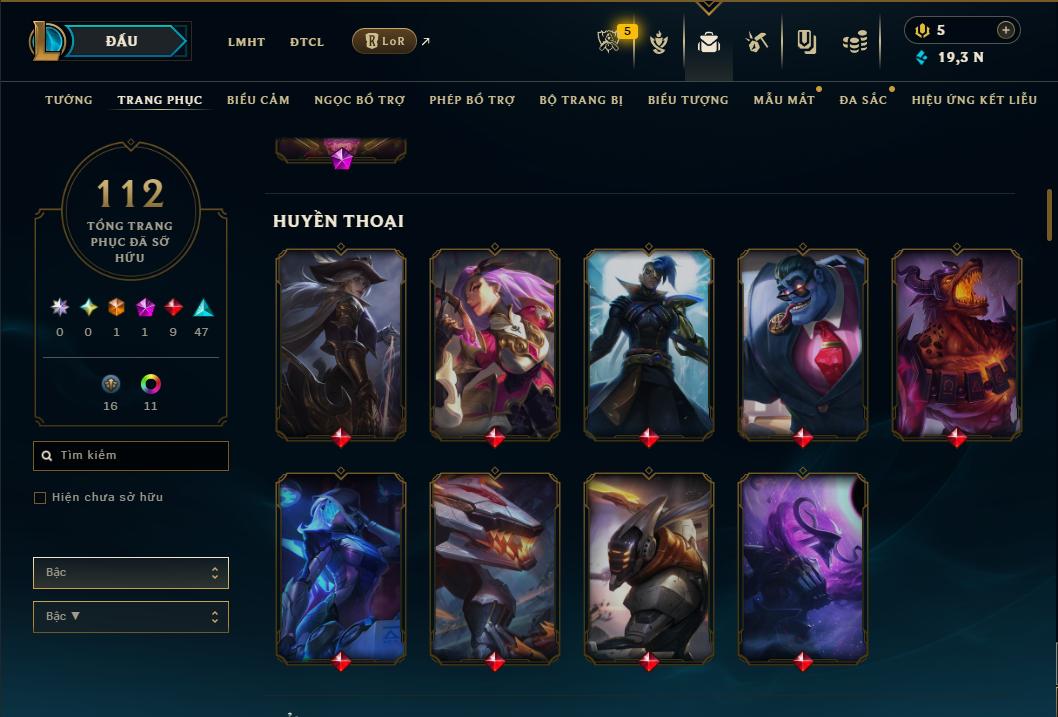Open the BỘ TRANG BỊ tab
The image size is (1058, 717).
tap(581, 100)
